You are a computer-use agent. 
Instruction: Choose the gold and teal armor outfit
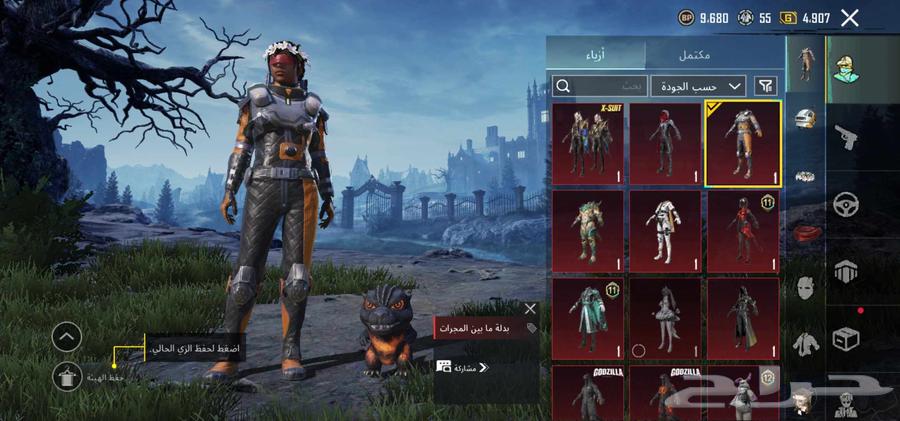point(588,230)
